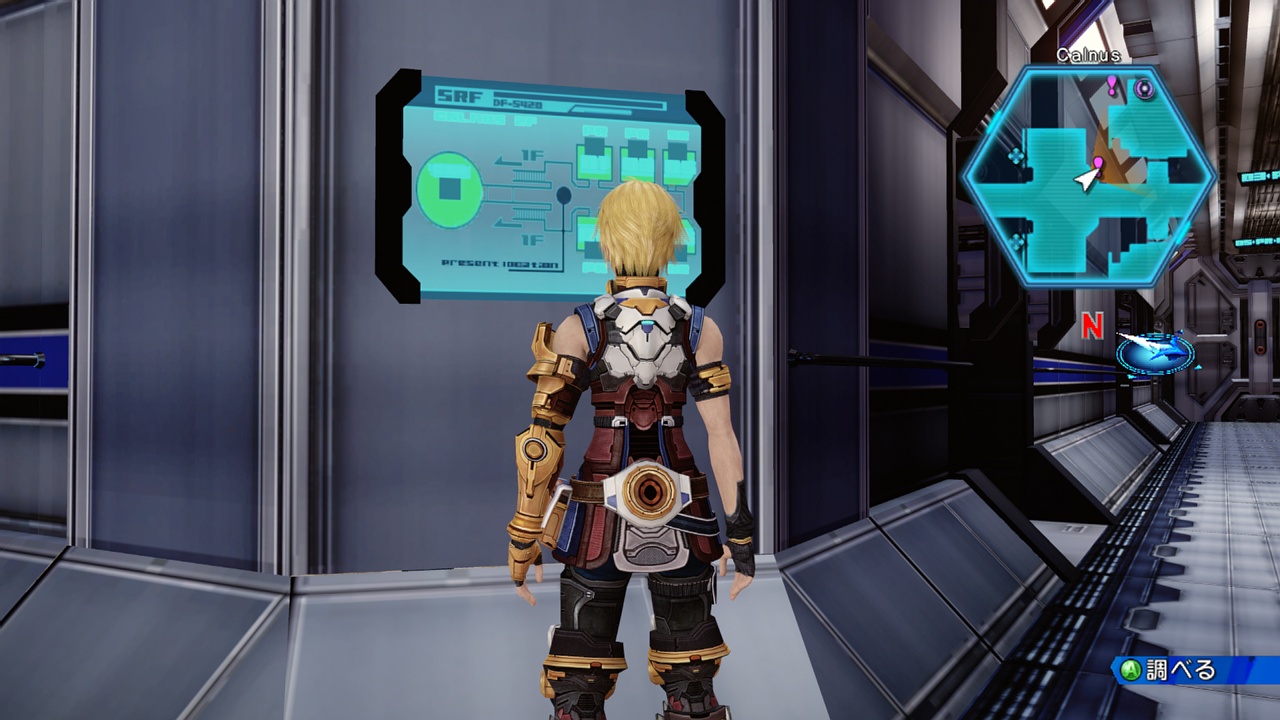This screenshot has width=1280, height=720.
Task: Click the lower 1F stairs arrow on the map
Action: pyautogui.click(x=507, y=223)
